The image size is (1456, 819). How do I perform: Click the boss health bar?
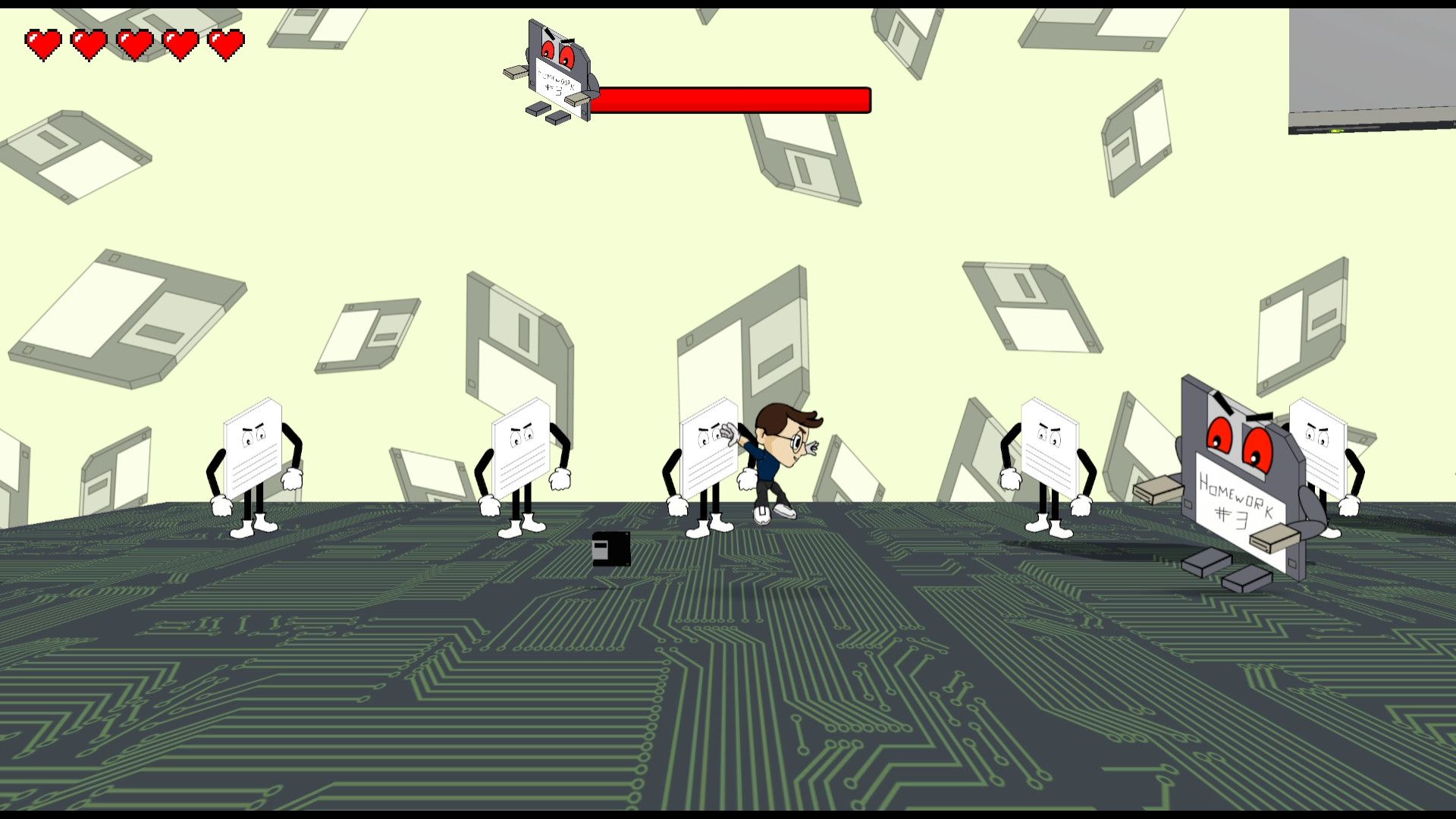(732, 99)
